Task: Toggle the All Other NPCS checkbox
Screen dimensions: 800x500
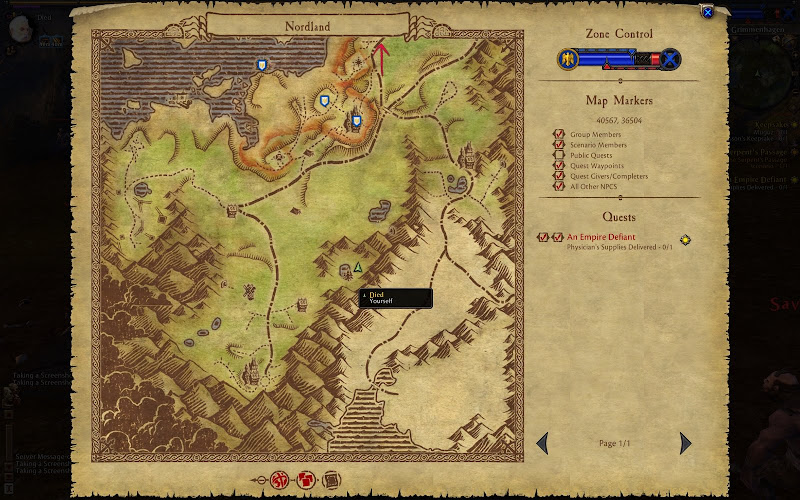Action: pos(560,187)
